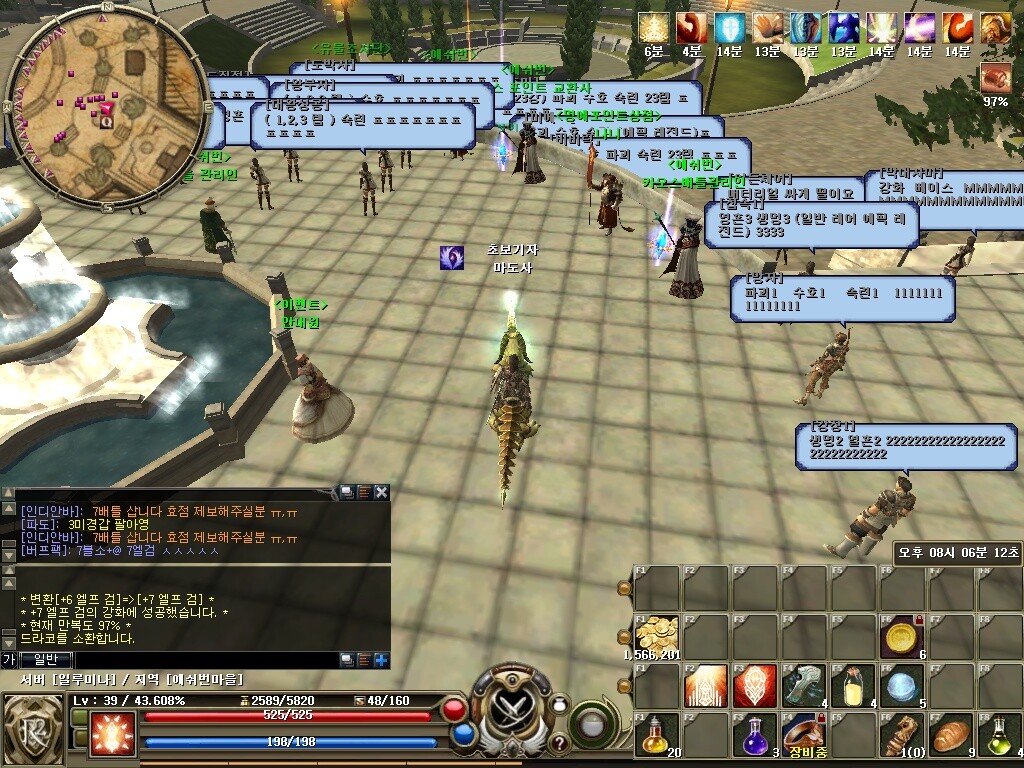
Task: Use the yellow potion with 20 left
Action: pos(657,733)
